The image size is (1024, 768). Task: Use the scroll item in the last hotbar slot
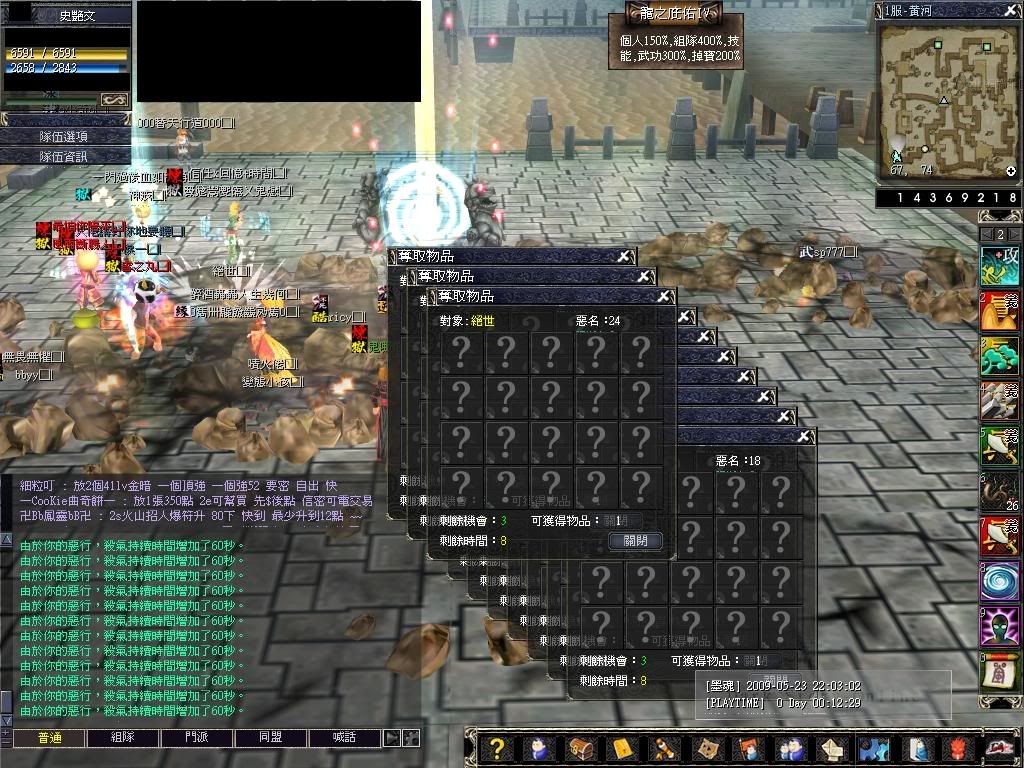pyautogui.click(x=999, y=671)
